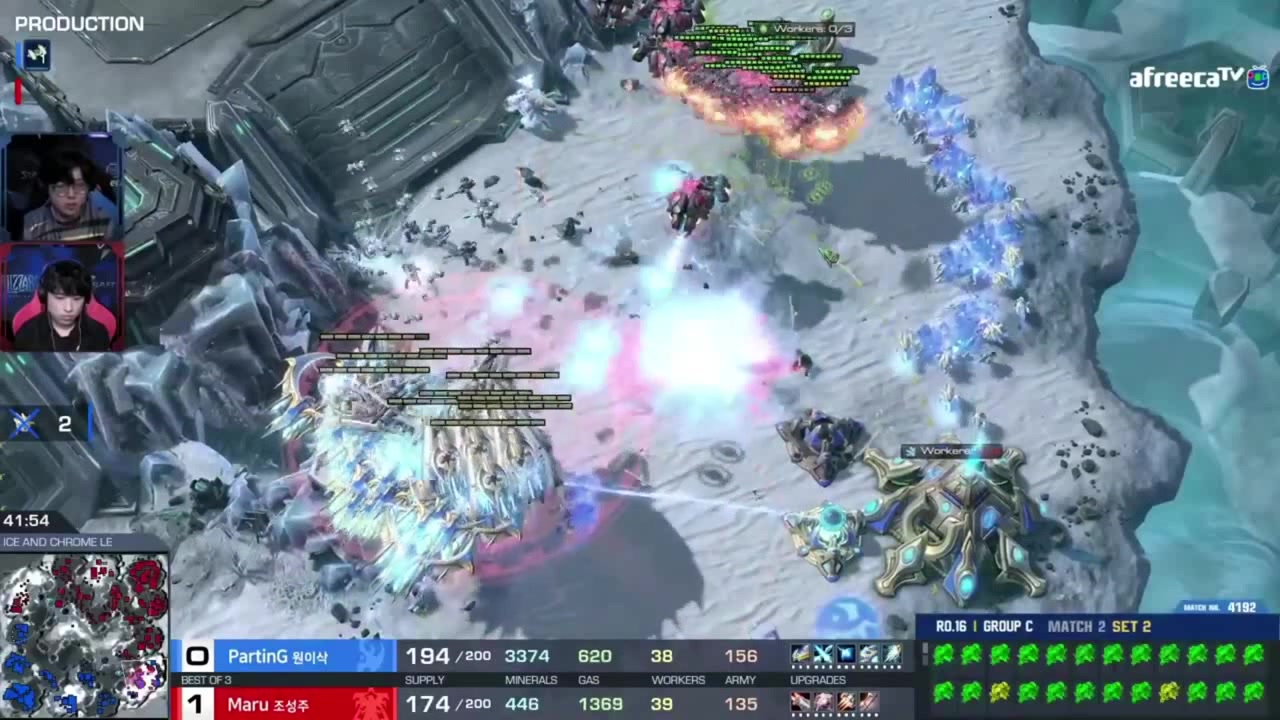The image size is (1280, 720).
Task: Open Maru's red-framed webcam feed
Action: click(x=62, y=298)
